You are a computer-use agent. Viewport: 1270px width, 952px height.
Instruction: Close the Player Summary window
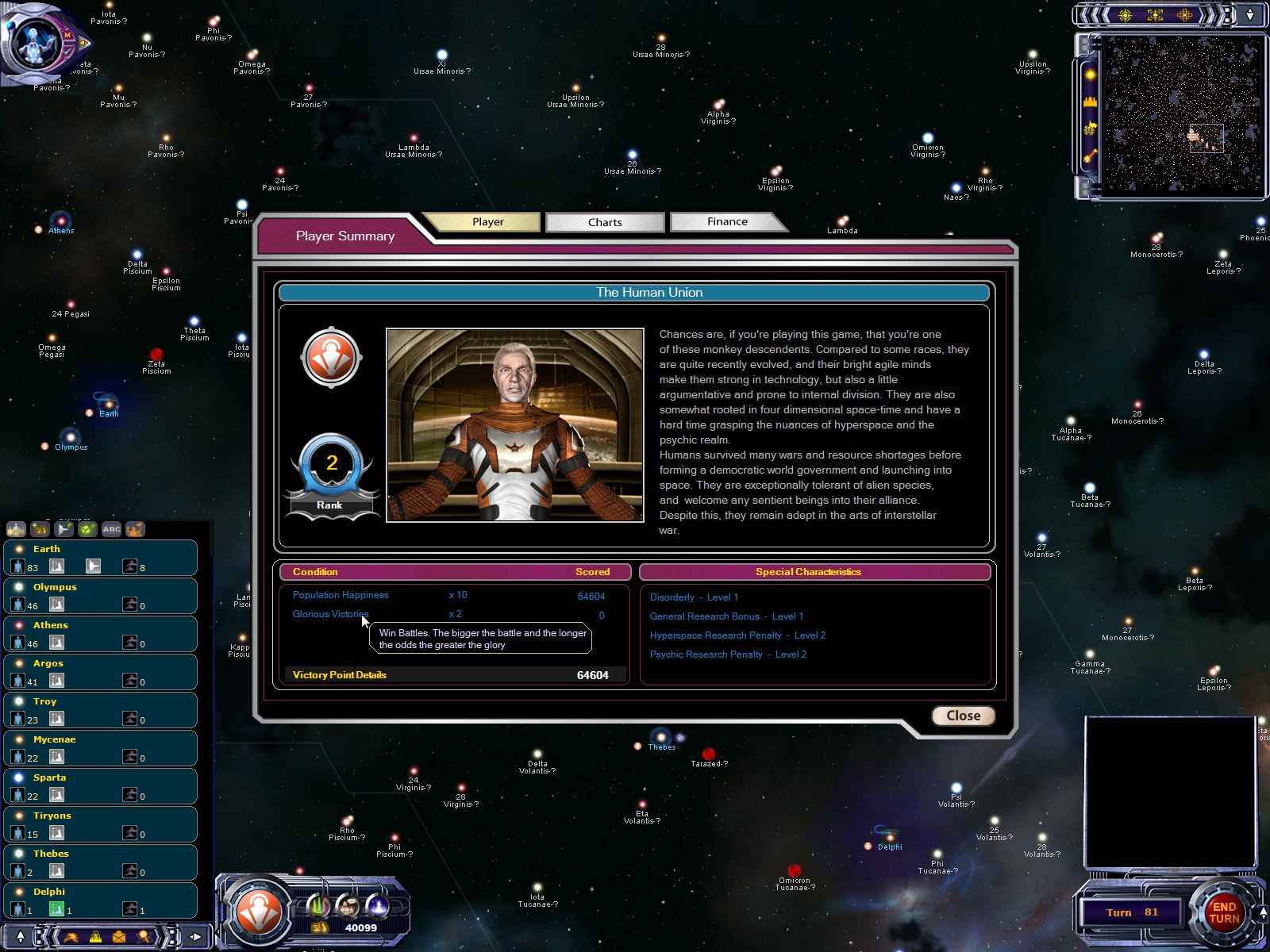point(963,716)
